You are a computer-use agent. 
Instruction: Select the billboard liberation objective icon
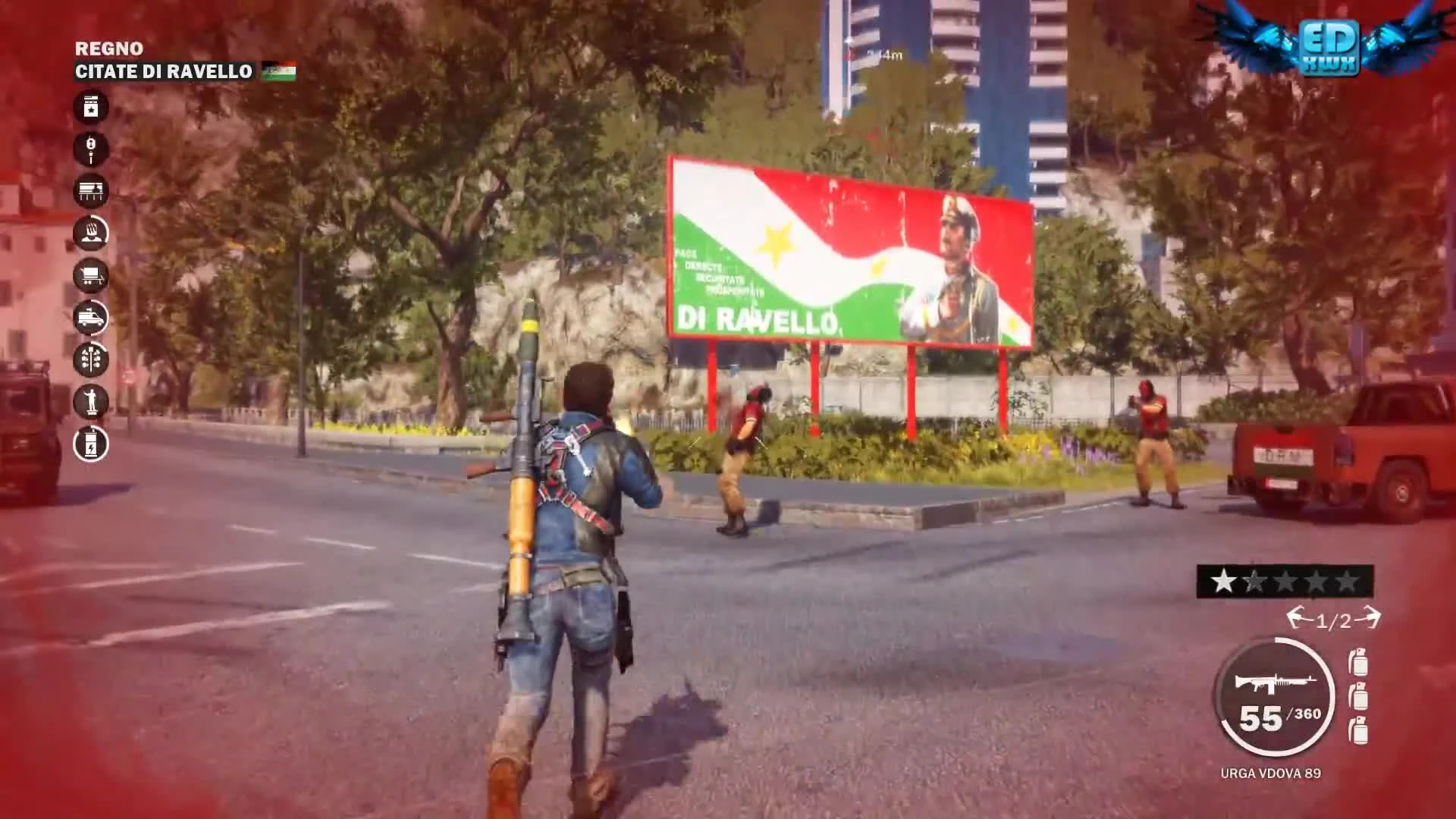[91, 192]
